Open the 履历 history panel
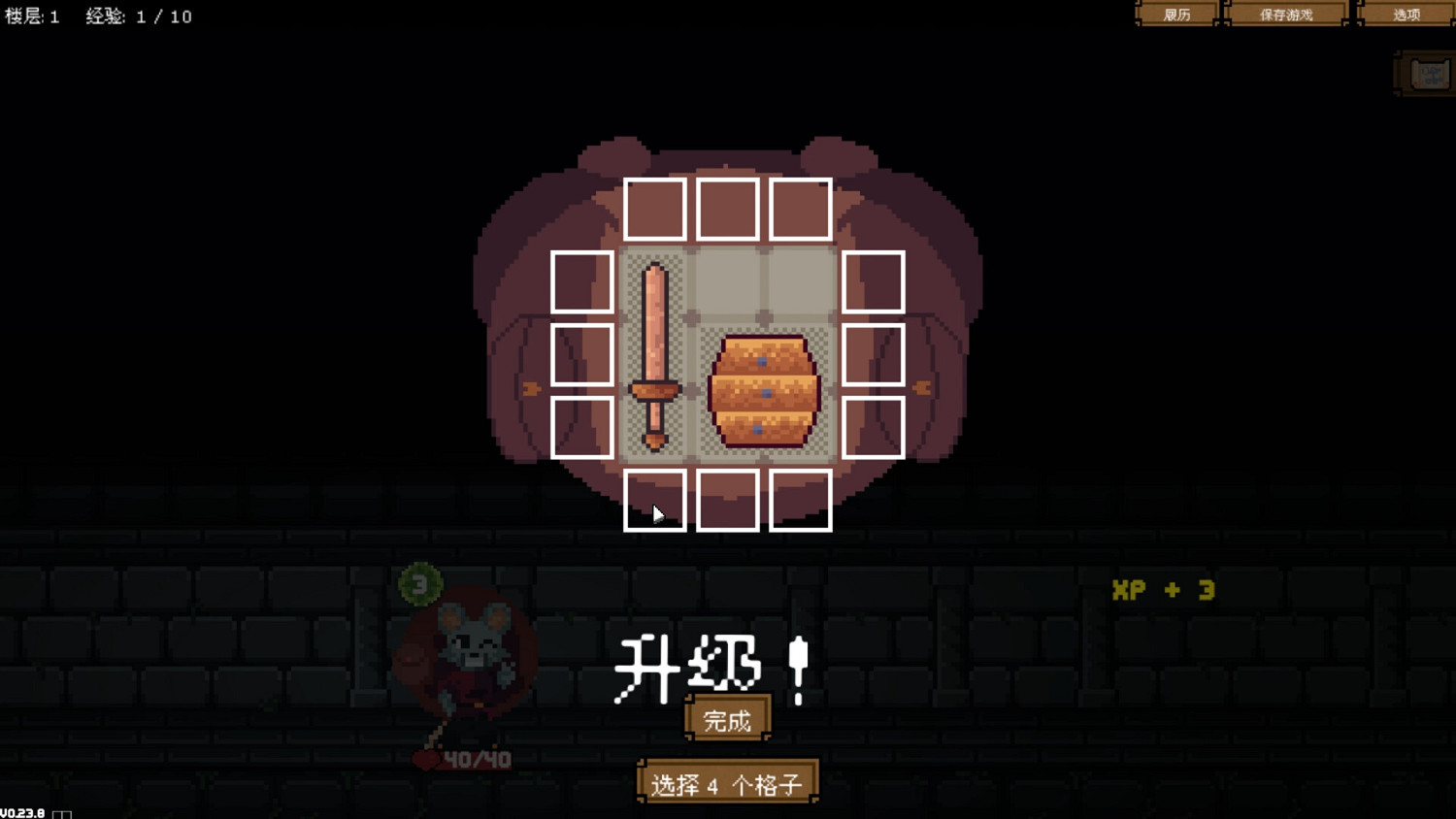1456x819 pixels. [x=1176, y=14]
